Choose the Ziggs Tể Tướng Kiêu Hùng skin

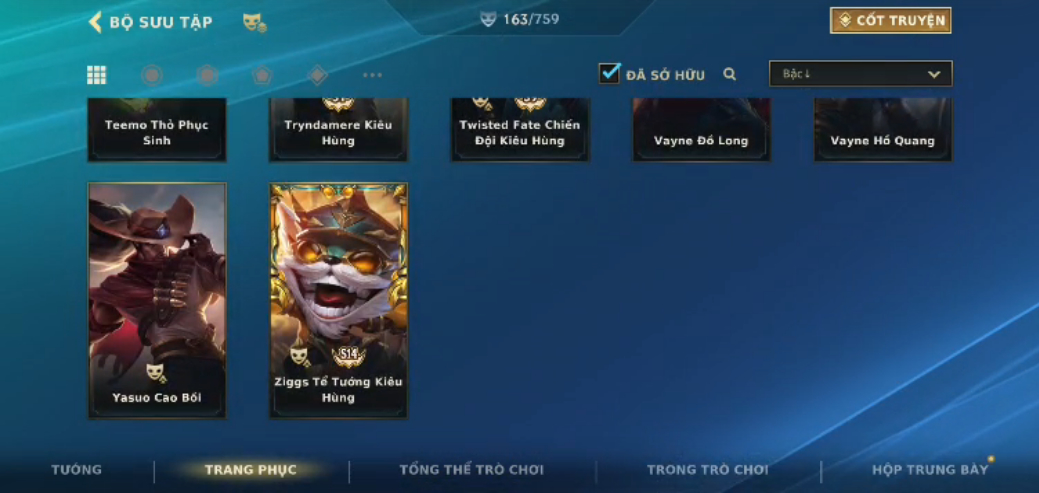[x=338, y=300]
